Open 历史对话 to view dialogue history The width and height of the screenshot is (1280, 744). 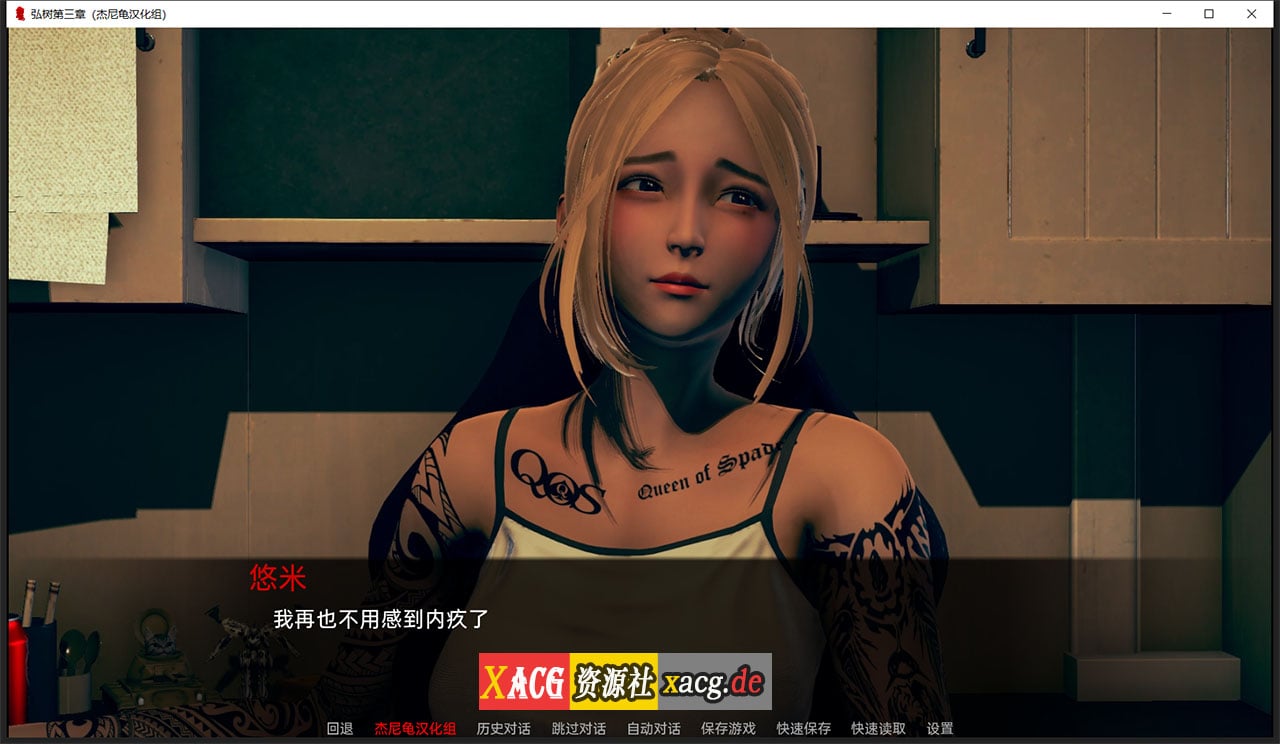click(x=501, y=729)
